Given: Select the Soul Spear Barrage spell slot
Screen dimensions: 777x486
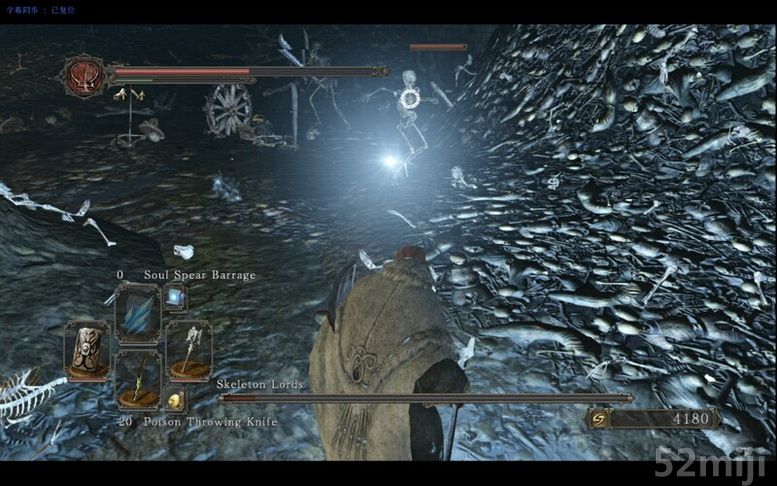Looking at the screenshot, I should (138, 313).
